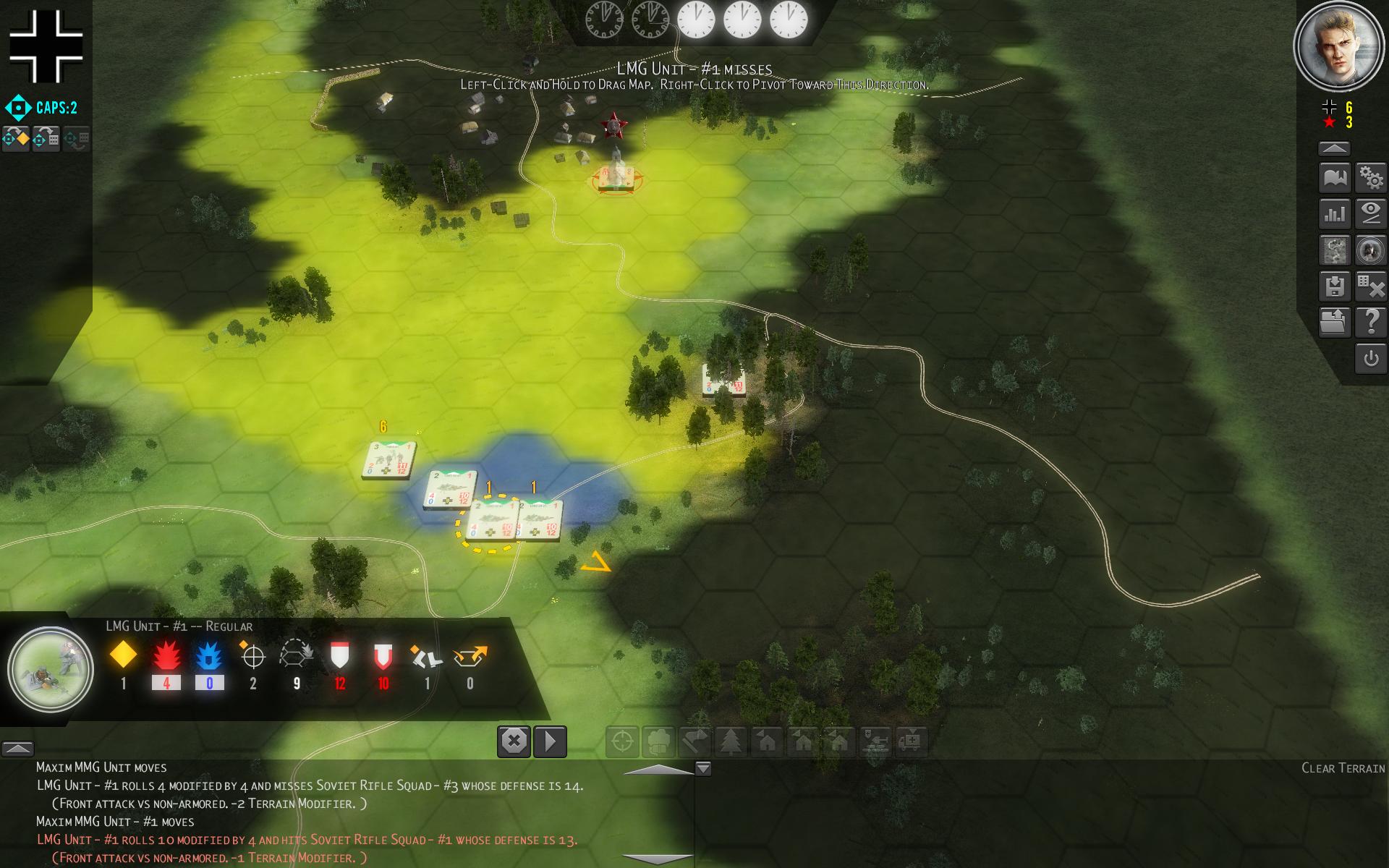The width and height of the screenshot is (1389, 868).
Task: Open the small map thumbnail button
Action: 1335,250
